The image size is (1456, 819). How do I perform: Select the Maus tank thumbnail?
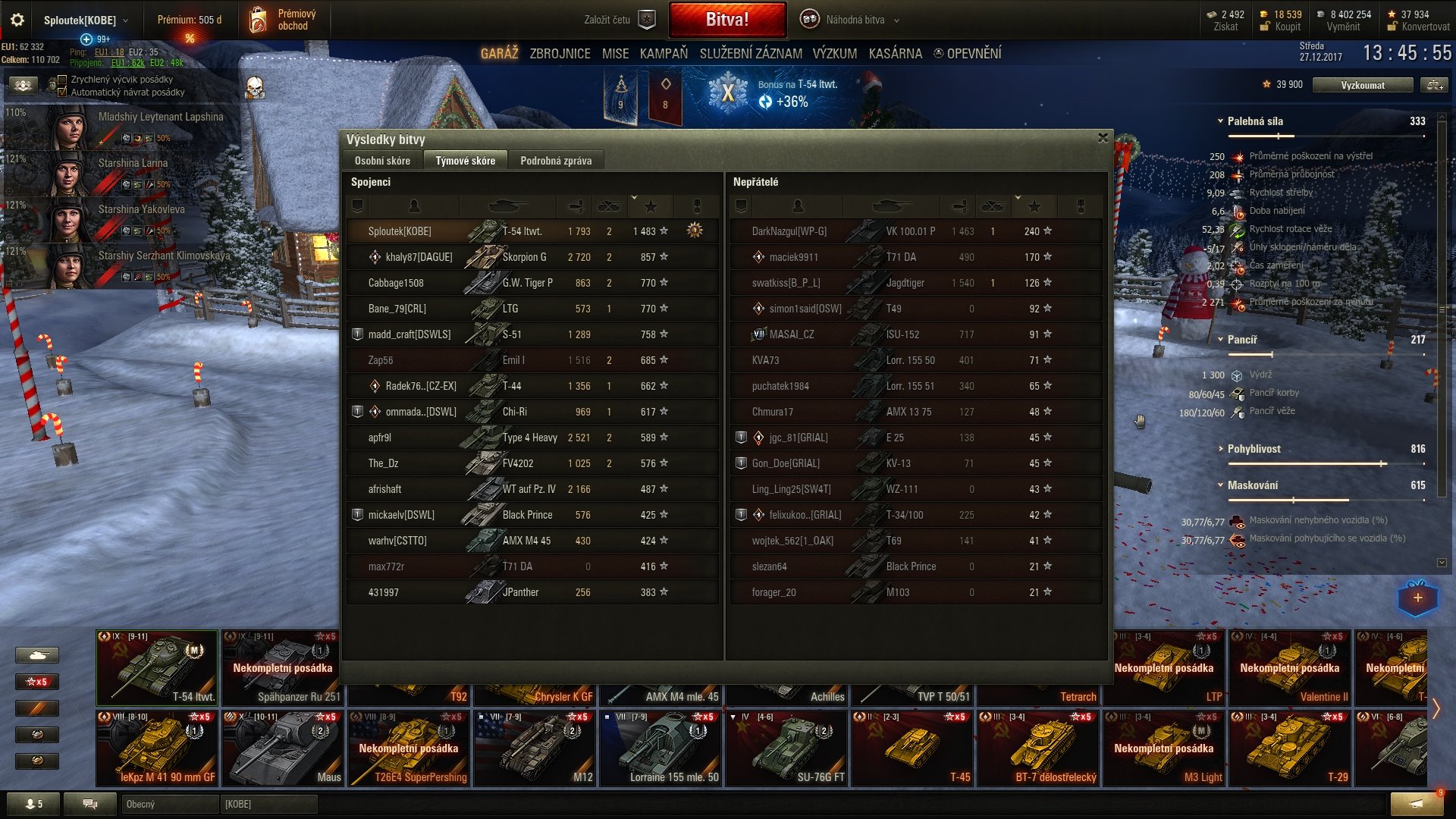pos(282,747)
